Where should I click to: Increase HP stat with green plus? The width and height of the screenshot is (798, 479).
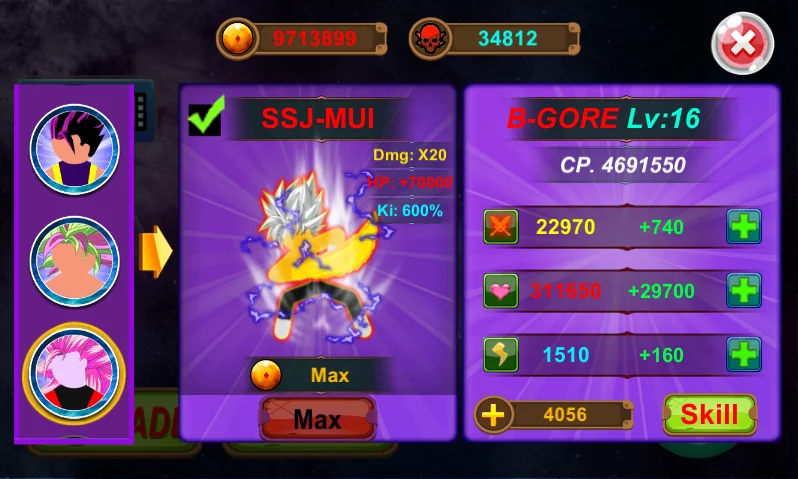[743, 291]
